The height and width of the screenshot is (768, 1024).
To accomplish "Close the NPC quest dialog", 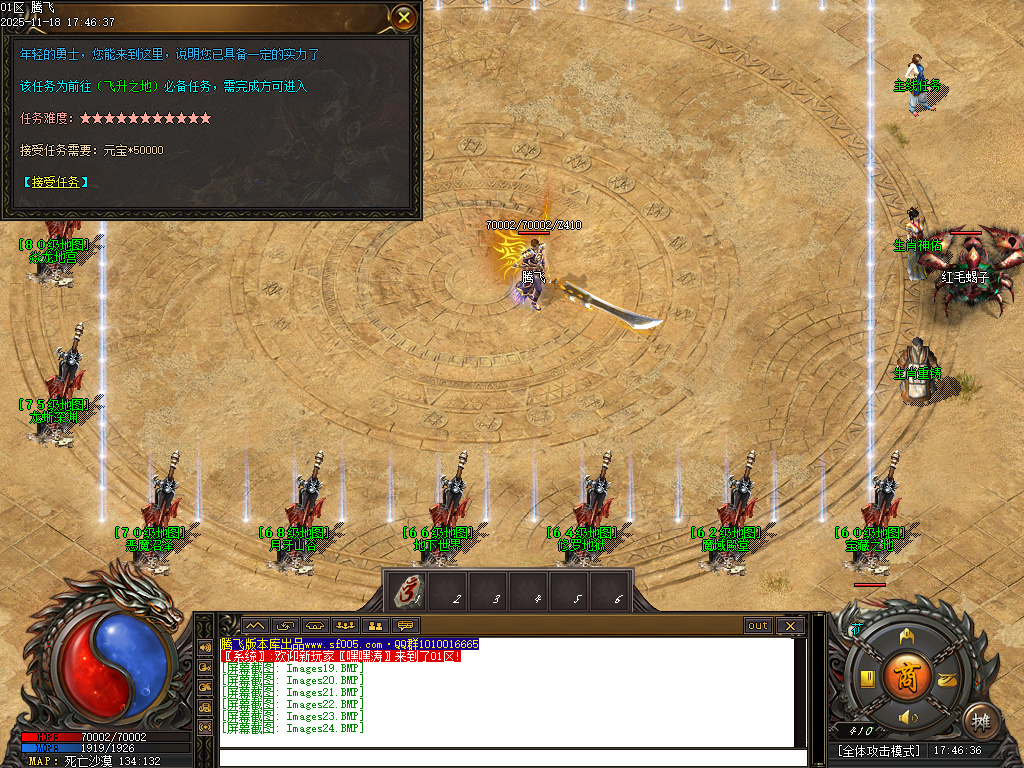I will pyautogui.click(x=403, y=17).
